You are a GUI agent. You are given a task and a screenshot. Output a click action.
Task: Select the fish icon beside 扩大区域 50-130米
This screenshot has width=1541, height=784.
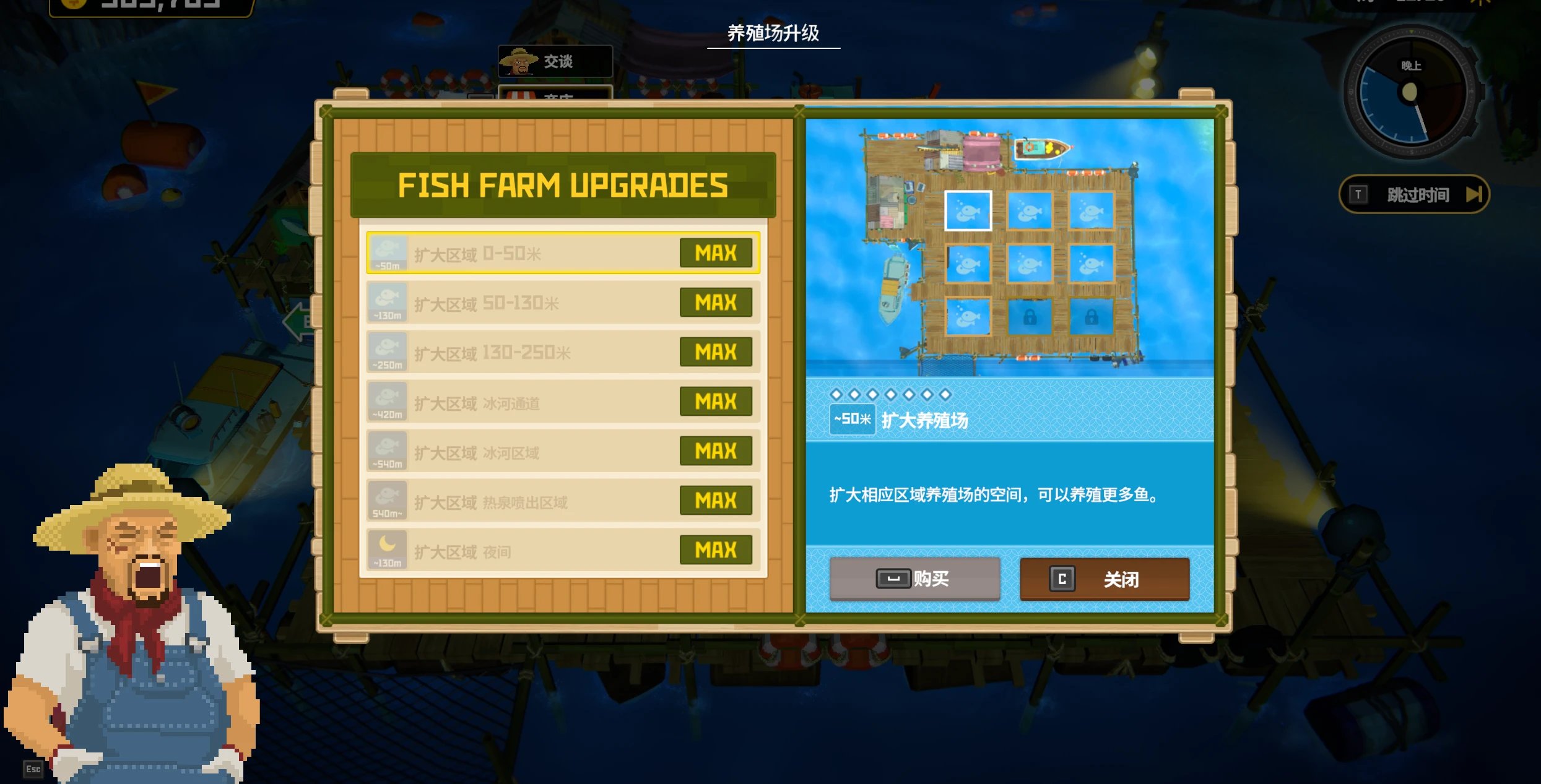pyautogui.click(x=388, y=302)
